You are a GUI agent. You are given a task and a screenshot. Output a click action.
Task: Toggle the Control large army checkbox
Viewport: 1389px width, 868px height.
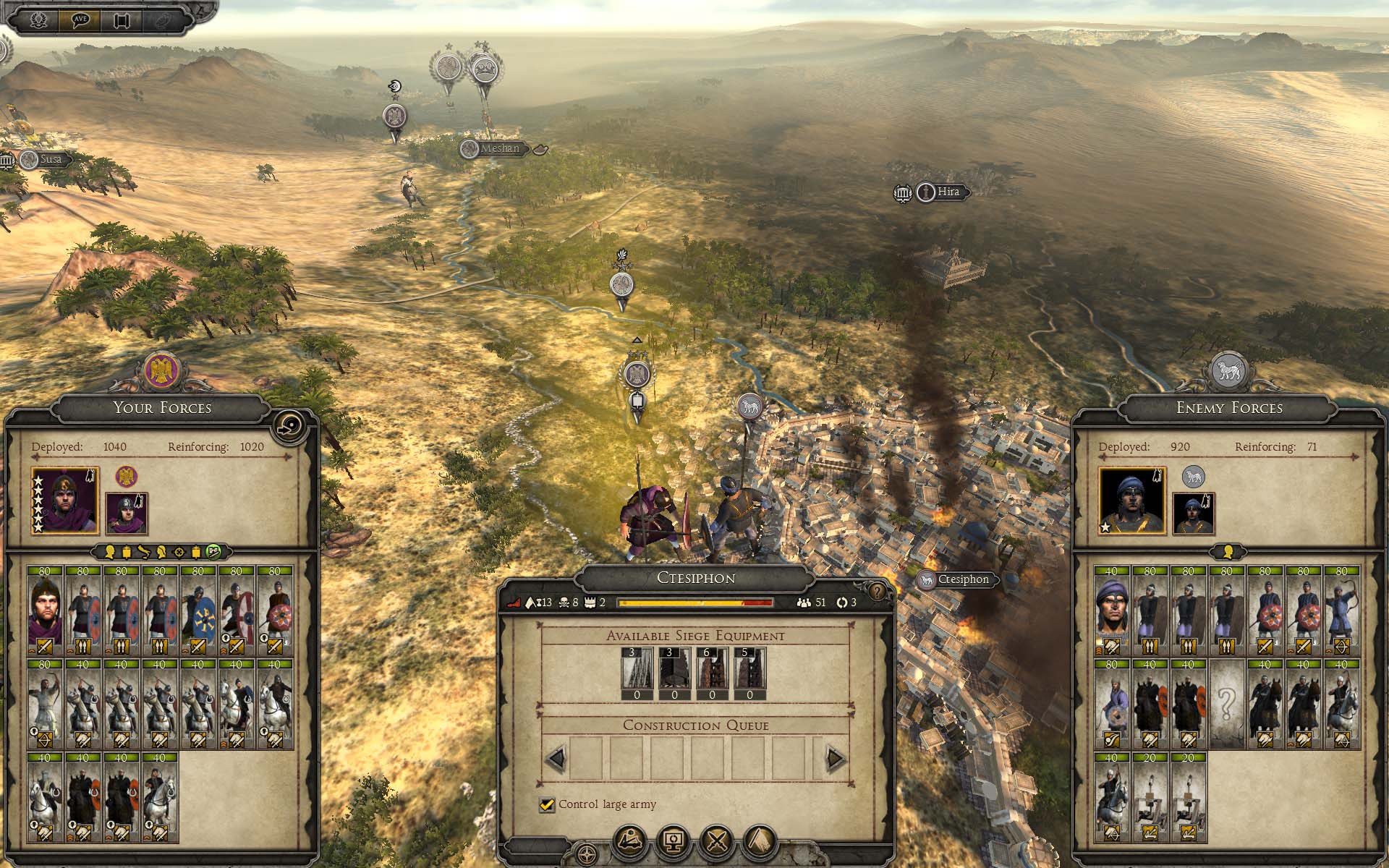tap(547, 804)
